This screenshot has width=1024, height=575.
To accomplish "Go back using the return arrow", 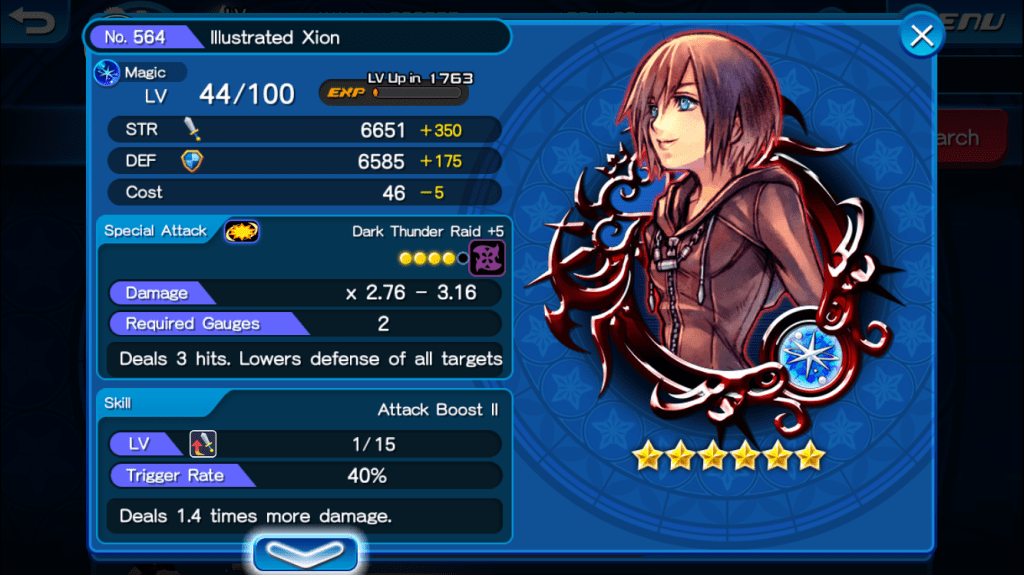I will pos(34,22).
